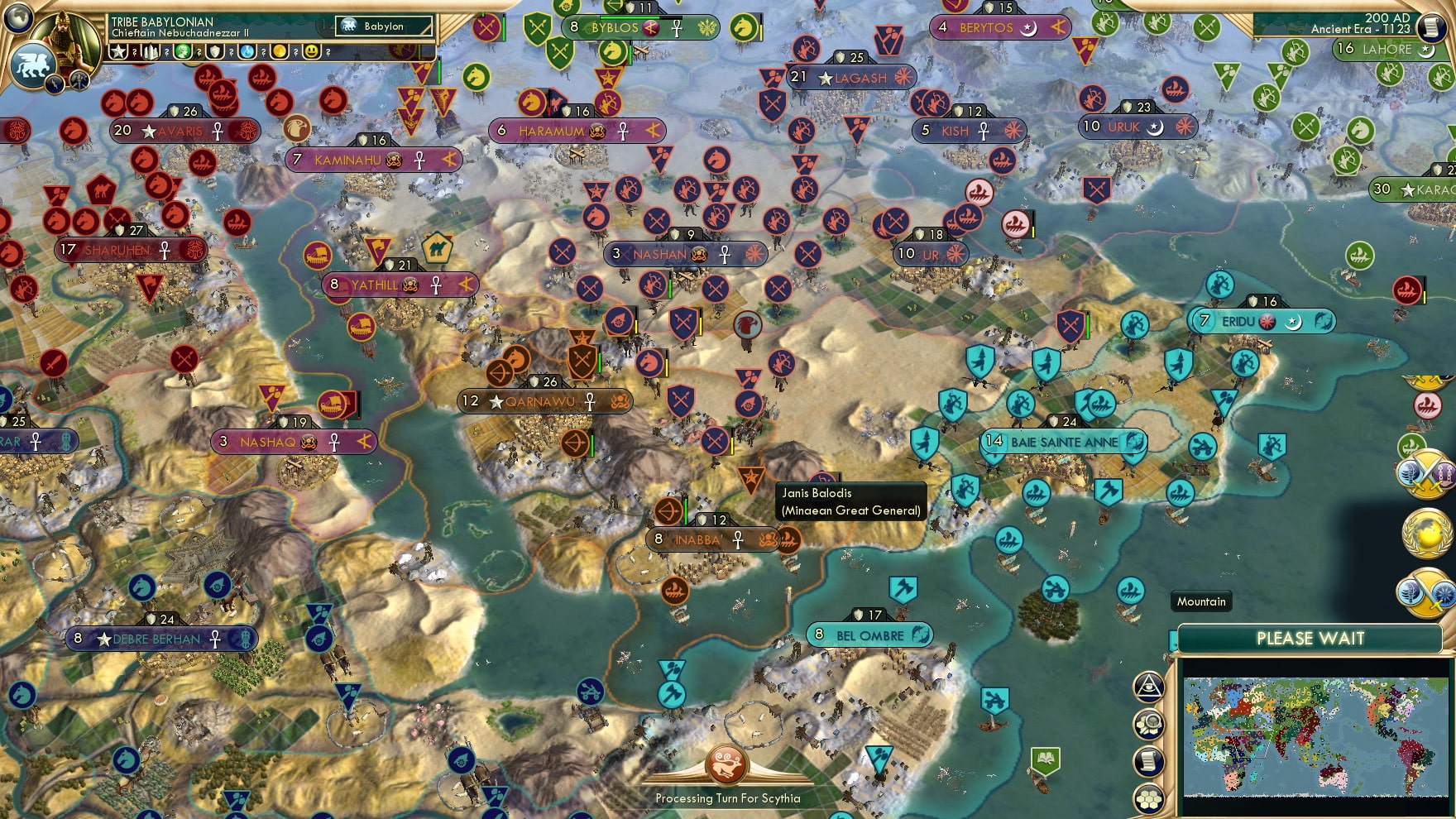The image size is (1456, 819).
Task: Click the wonders icon beside the culture star
Action: coord(151,51)
